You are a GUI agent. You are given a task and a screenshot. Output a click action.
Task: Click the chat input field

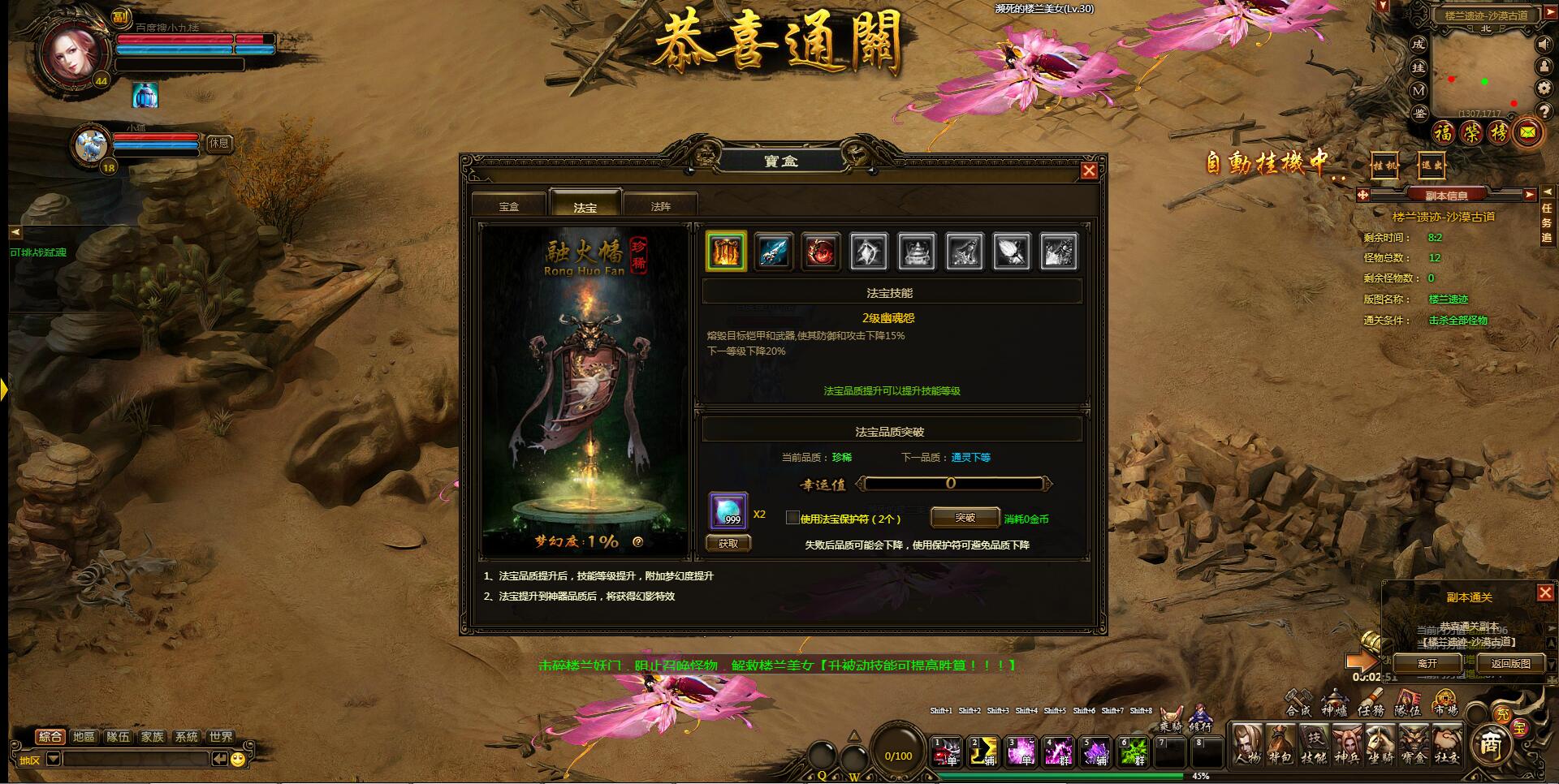click(x=136, y=759)
